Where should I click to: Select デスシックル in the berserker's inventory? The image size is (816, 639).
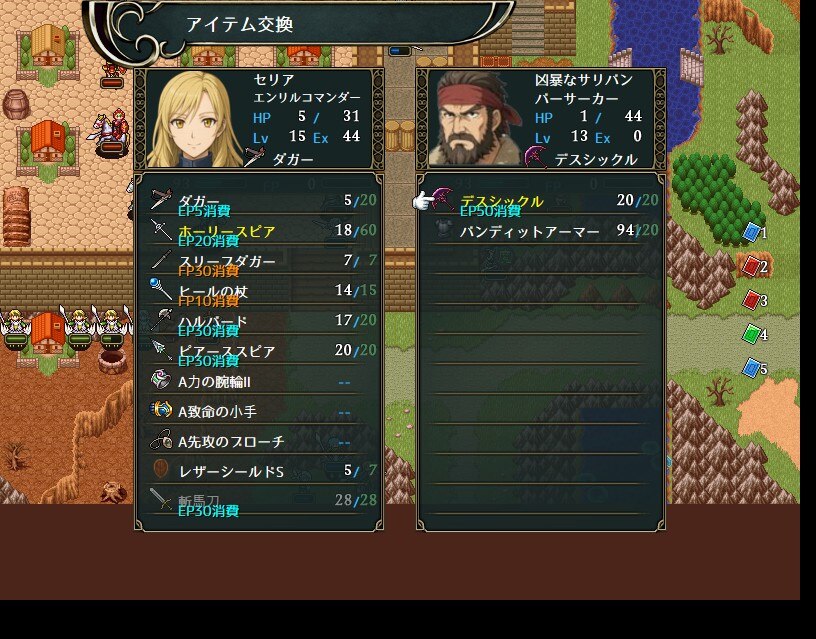coord(542,201)
